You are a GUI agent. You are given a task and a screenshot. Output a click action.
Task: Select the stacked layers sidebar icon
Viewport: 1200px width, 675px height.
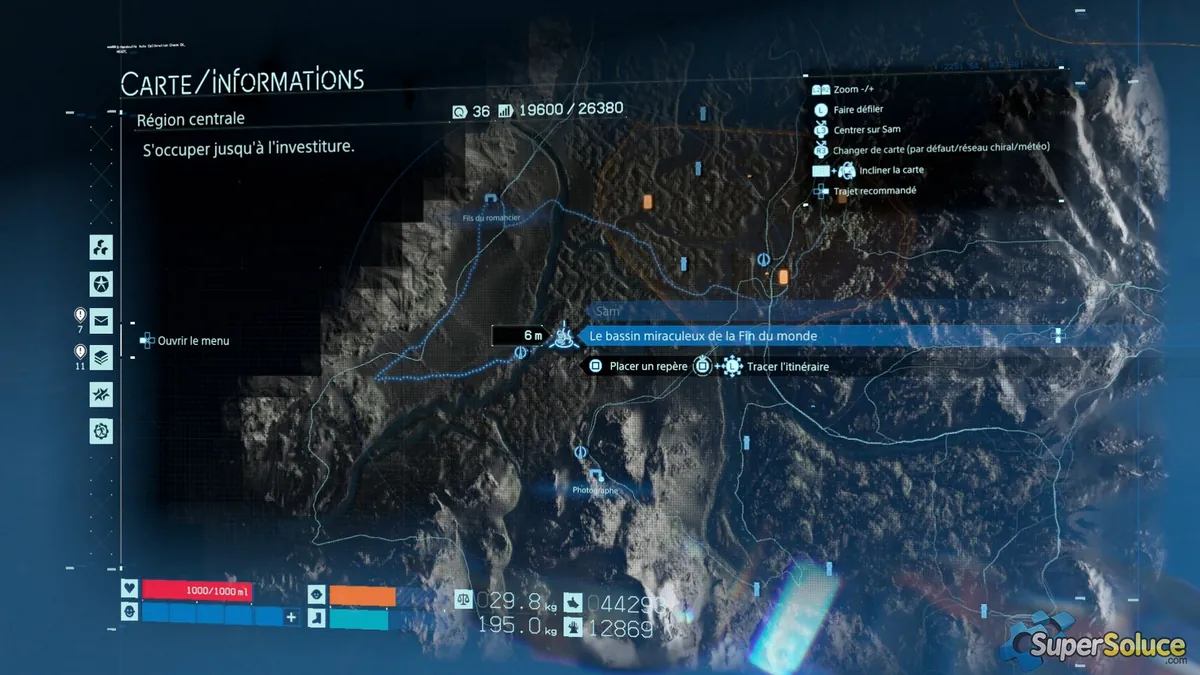click(x=101, y=357)
